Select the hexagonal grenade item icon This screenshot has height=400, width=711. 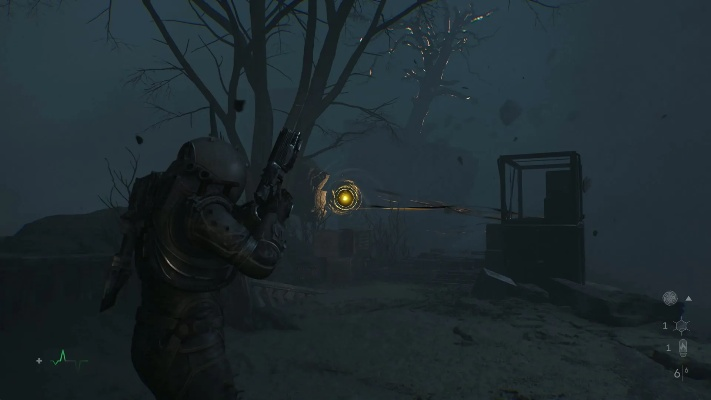point(680,326)
